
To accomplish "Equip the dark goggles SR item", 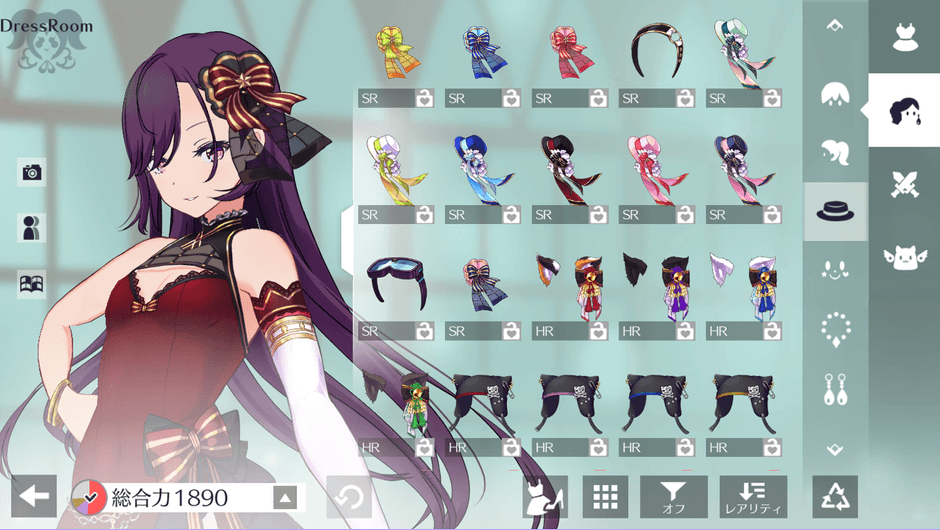I will 396,282.
